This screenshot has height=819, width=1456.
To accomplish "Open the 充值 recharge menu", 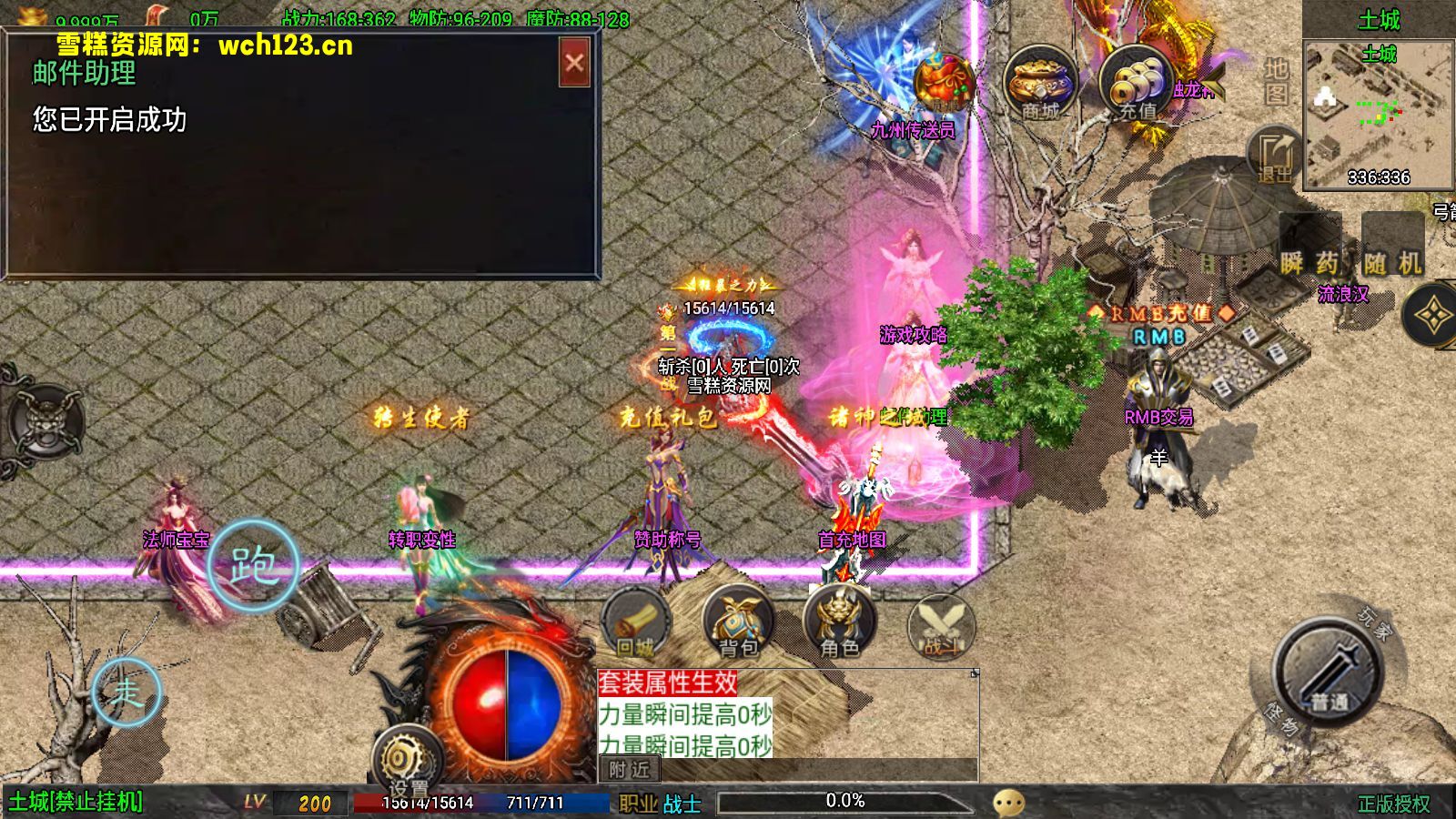I will [x=1136, y=84].
